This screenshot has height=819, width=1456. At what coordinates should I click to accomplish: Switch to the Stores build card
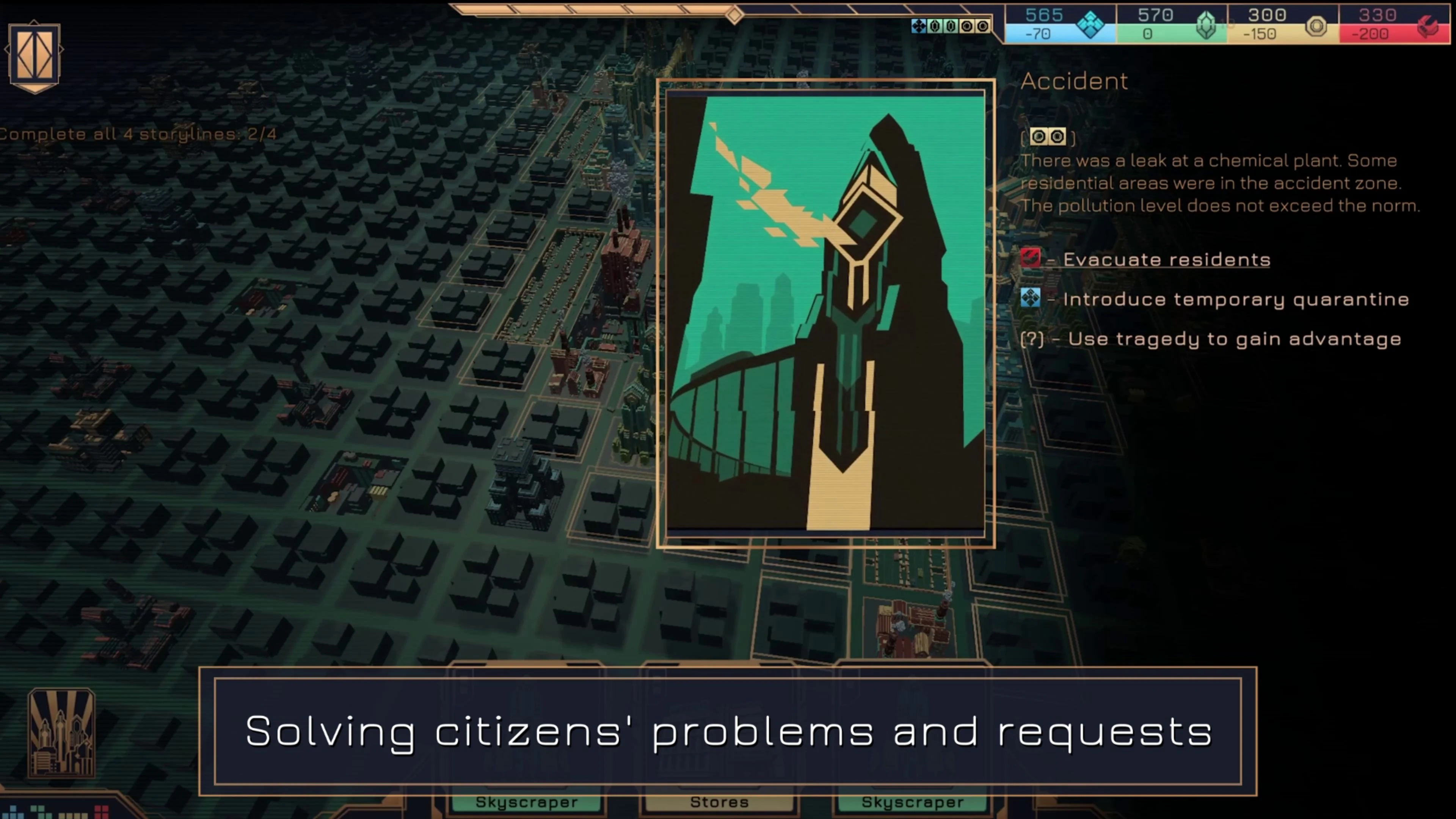click(720, 802)
